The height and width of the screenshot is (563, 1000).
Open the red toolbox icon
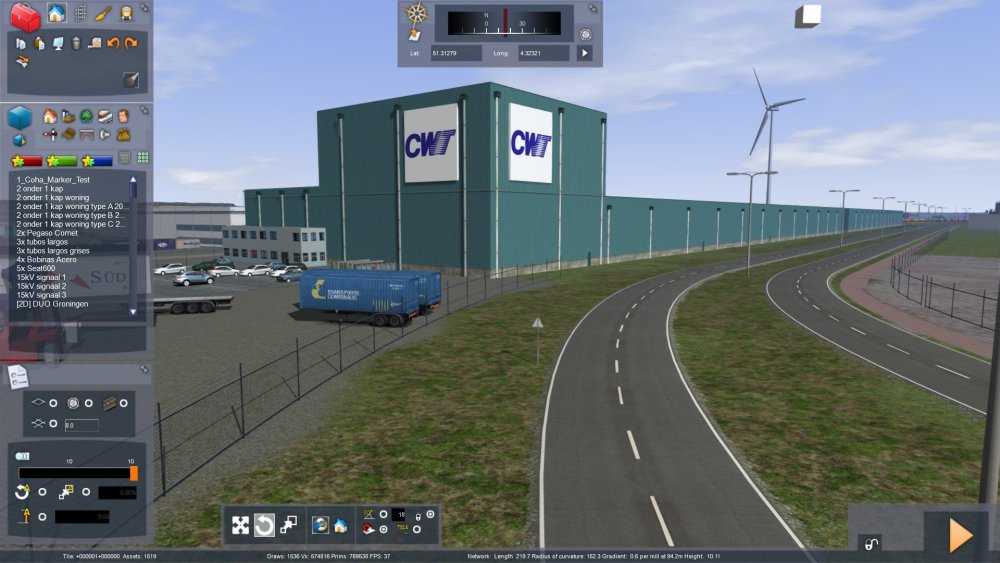(x=25, y=16)
